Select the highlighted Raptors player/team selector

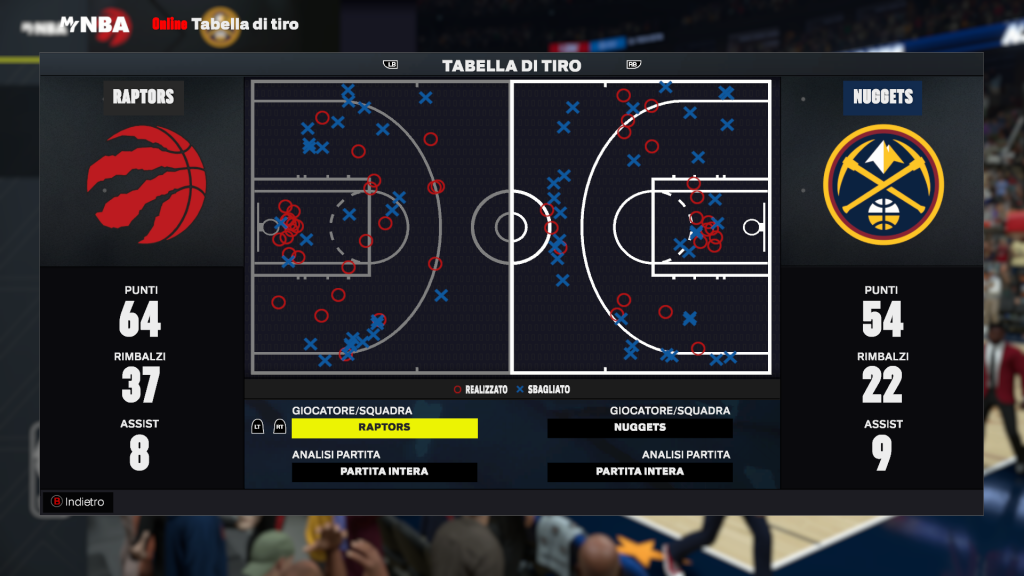pos(384,428)
